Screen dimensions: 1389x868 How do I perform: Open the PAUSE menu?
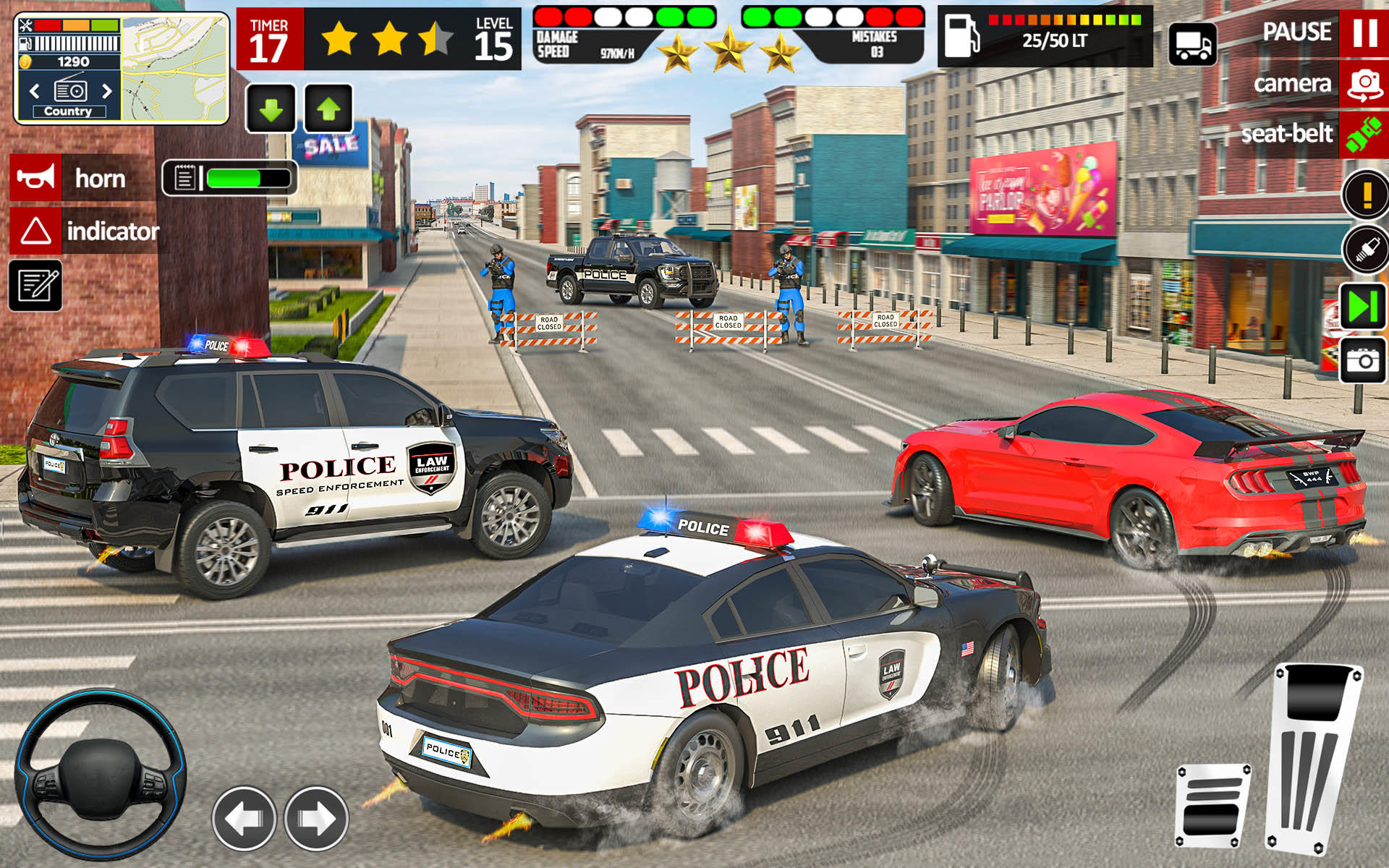[x=1299, y=32]
